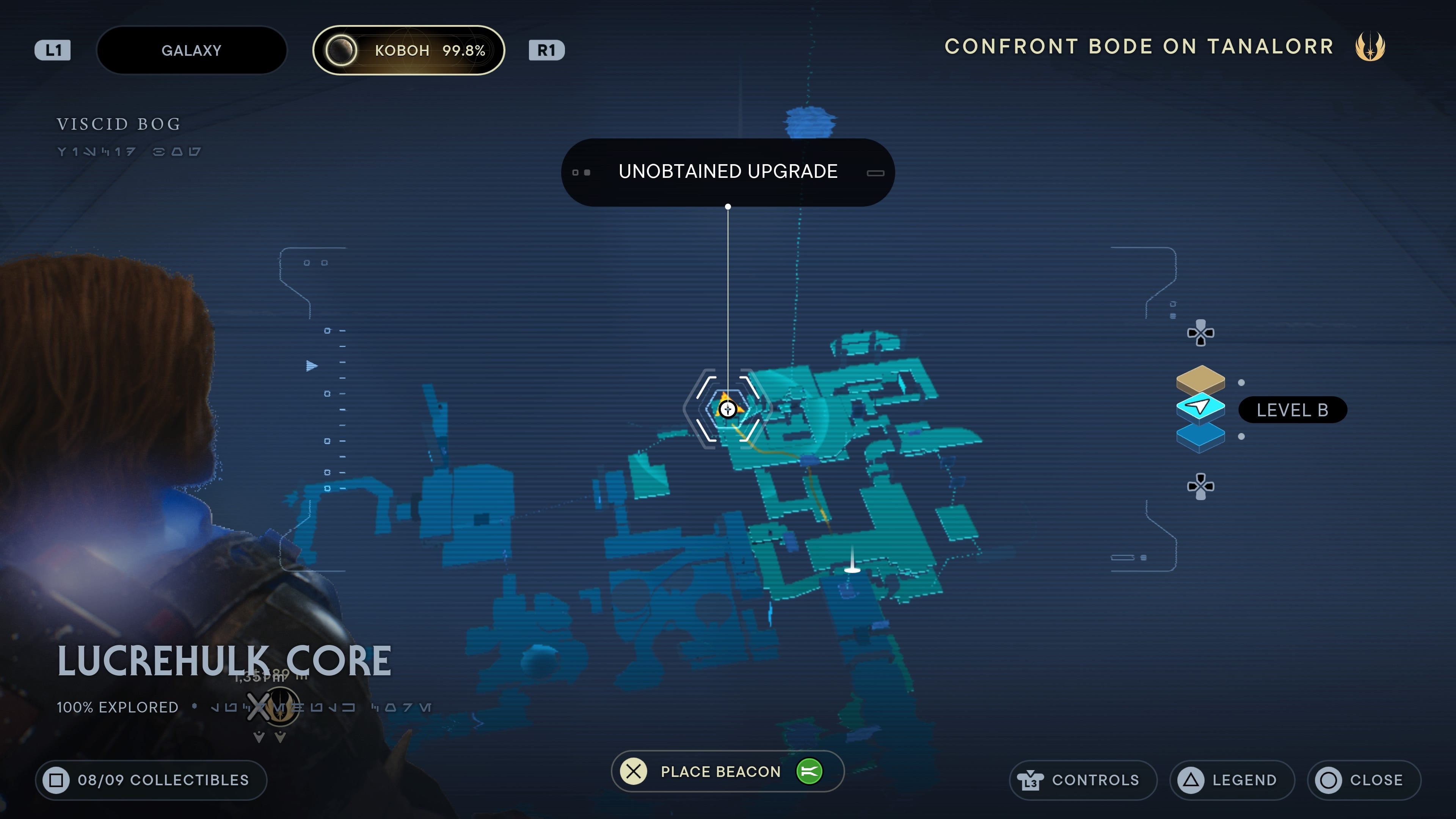Switch planet view with the R1 shoulder tab
This screenshot has height=819, width=1456.
point(546,50)
